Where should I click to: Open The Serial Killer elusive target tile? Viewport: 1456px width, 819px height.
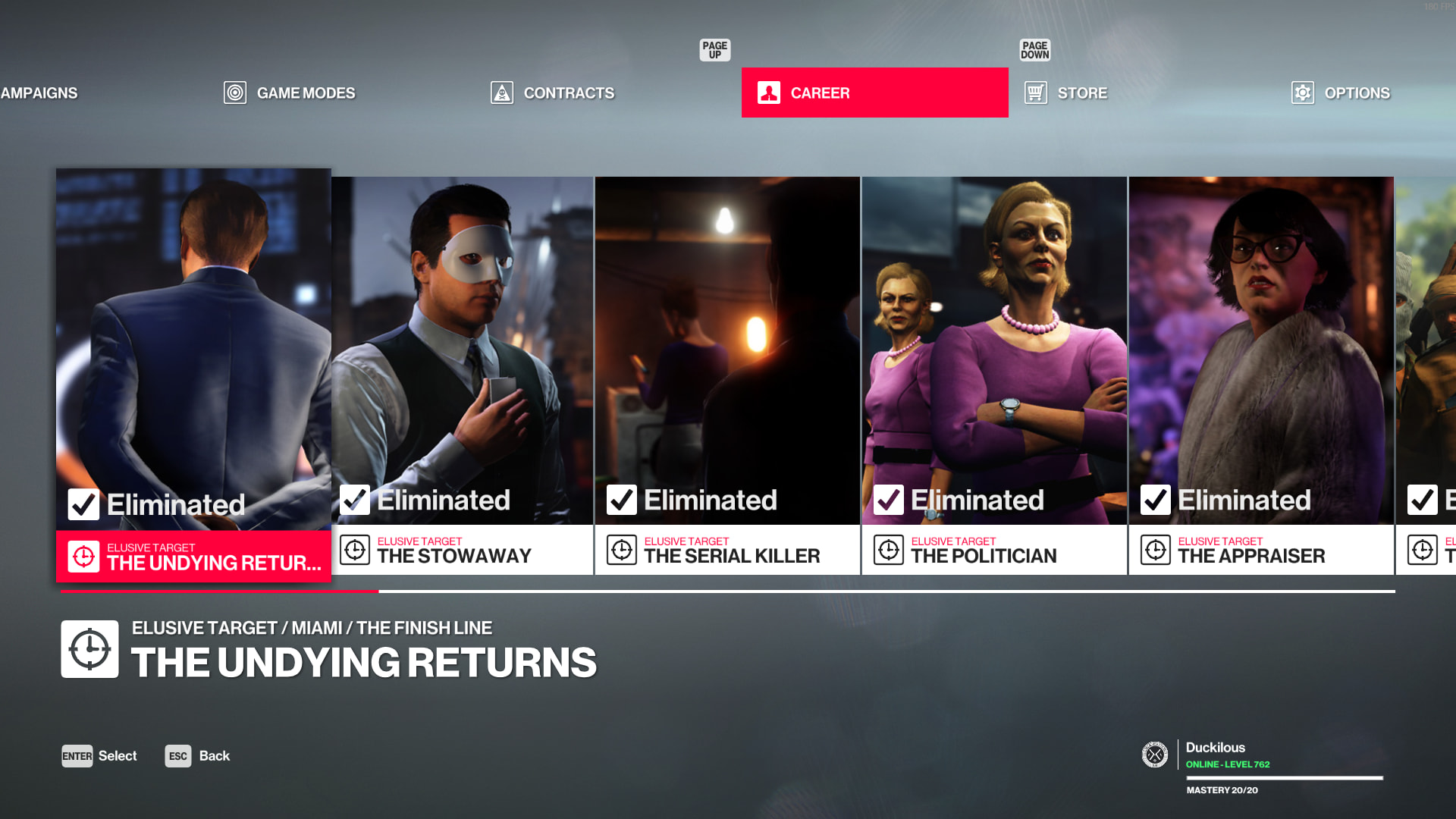click(727, 375)
